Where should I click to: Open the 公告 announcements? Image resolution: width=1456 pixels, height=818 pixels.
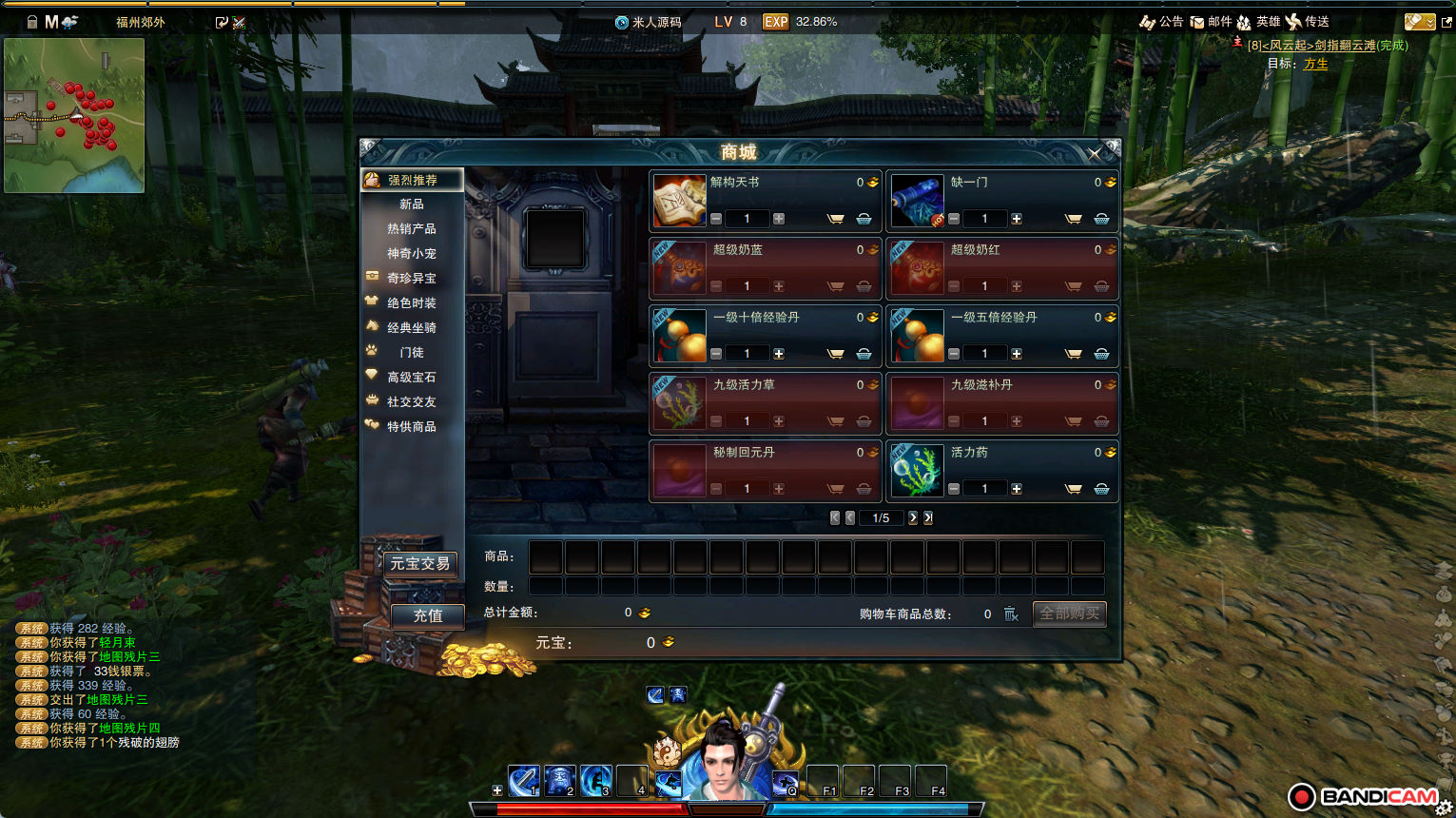1162,22
